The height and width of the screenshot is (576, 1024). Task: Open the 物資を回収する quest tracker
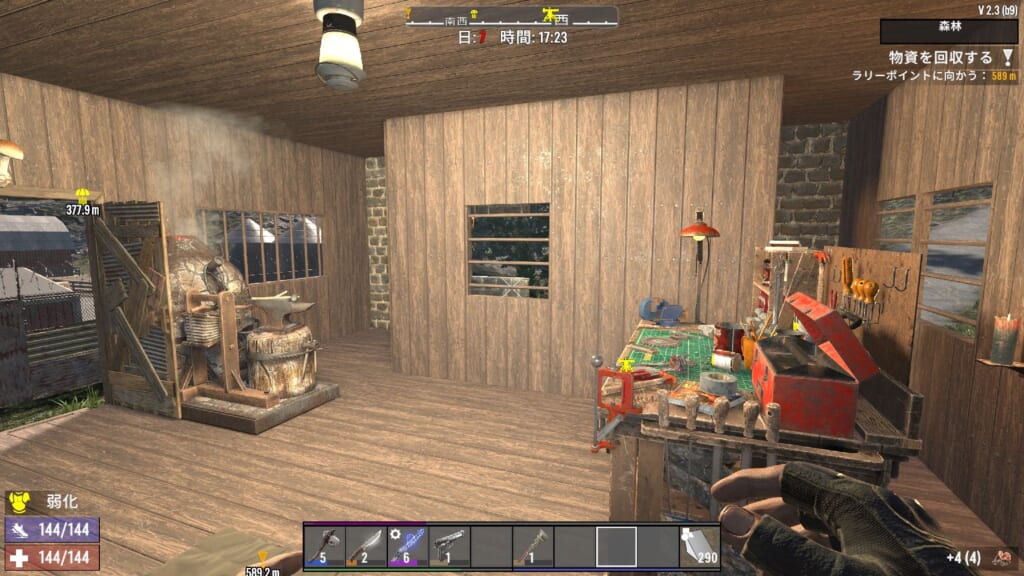940,58
